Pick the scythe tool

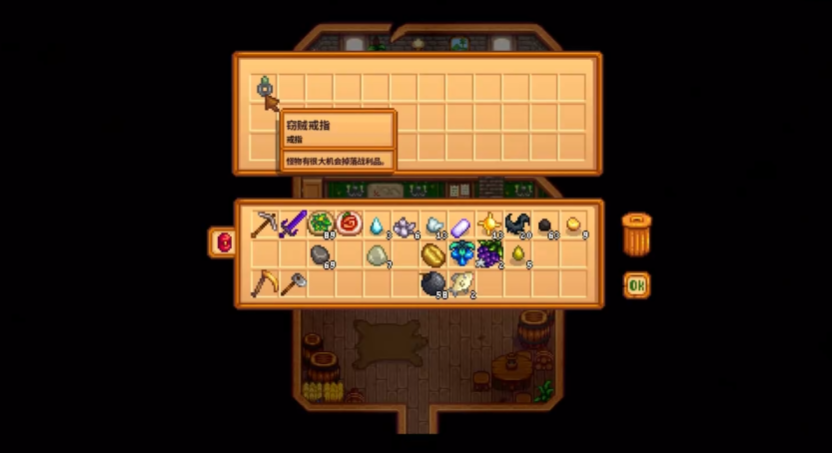[264, 283]
